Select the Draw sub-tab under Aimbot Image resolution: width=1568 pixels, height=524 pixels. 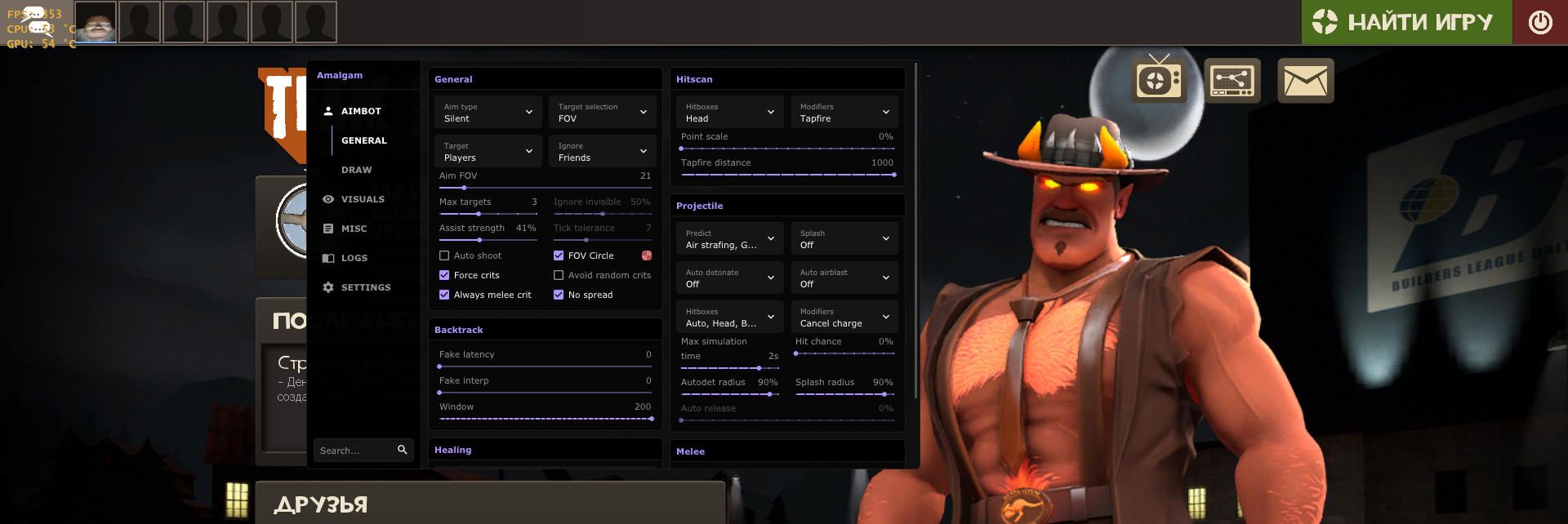point(356,170)
